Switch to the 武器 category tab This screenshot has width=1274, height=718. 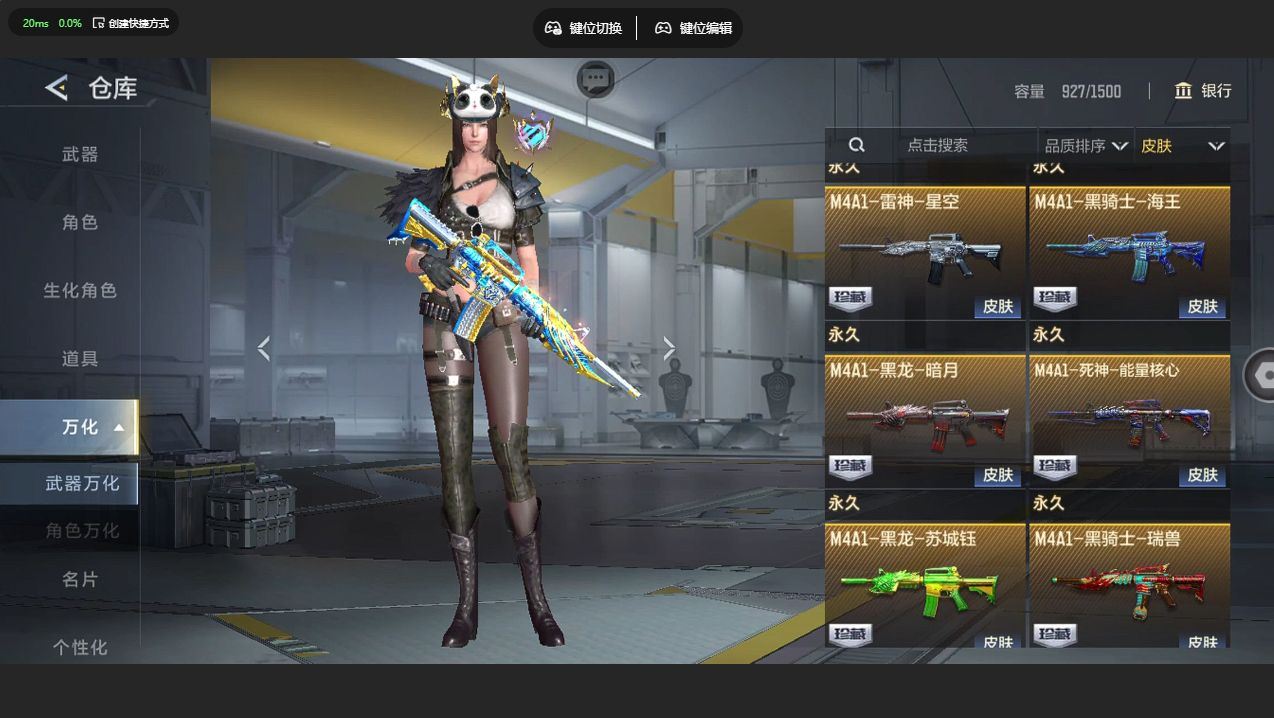pyautogui.click(x=80, y=154)
